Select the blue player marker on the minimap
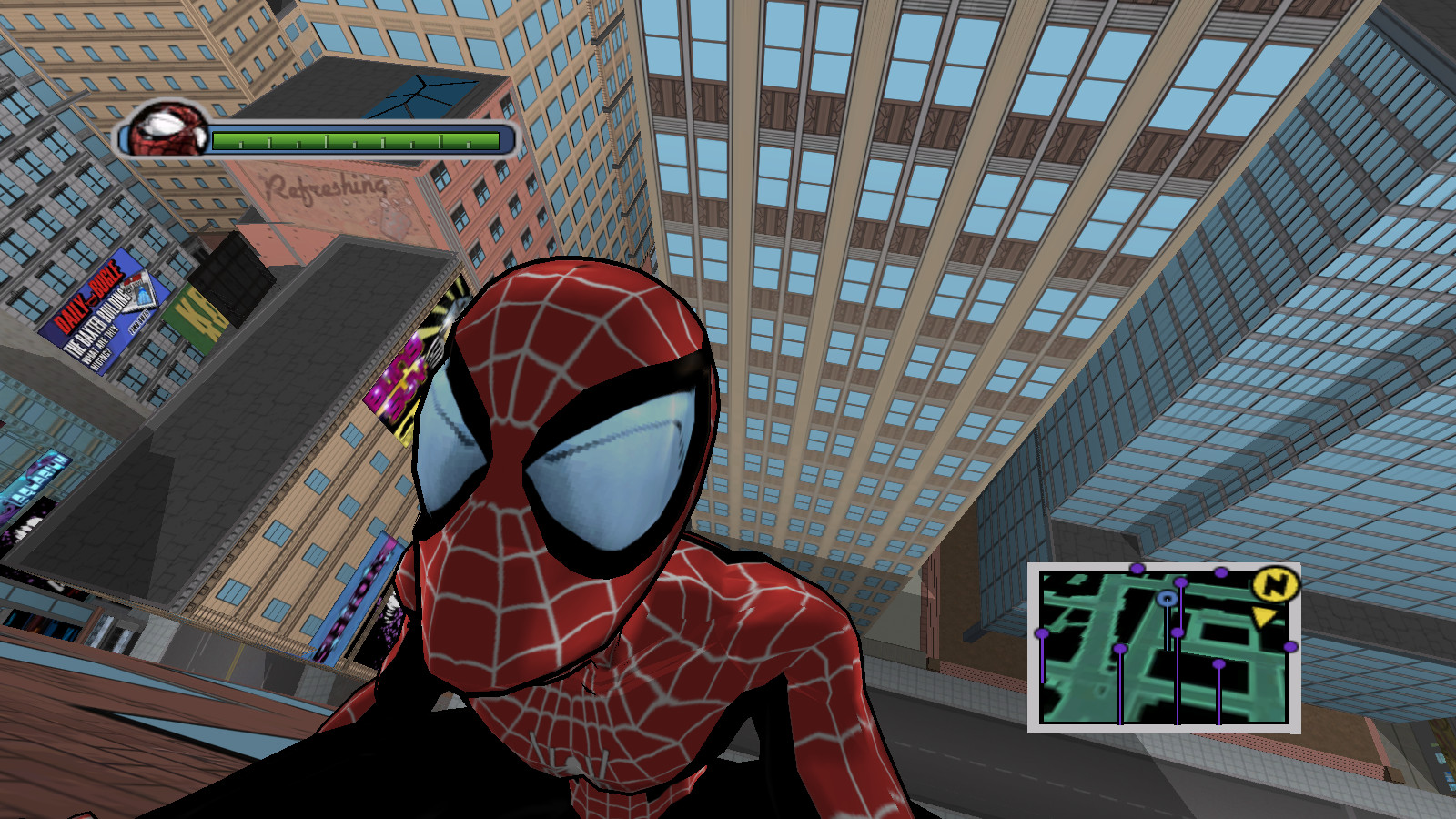Viewport: 1456px width, 819px height. coord(1167,599)
